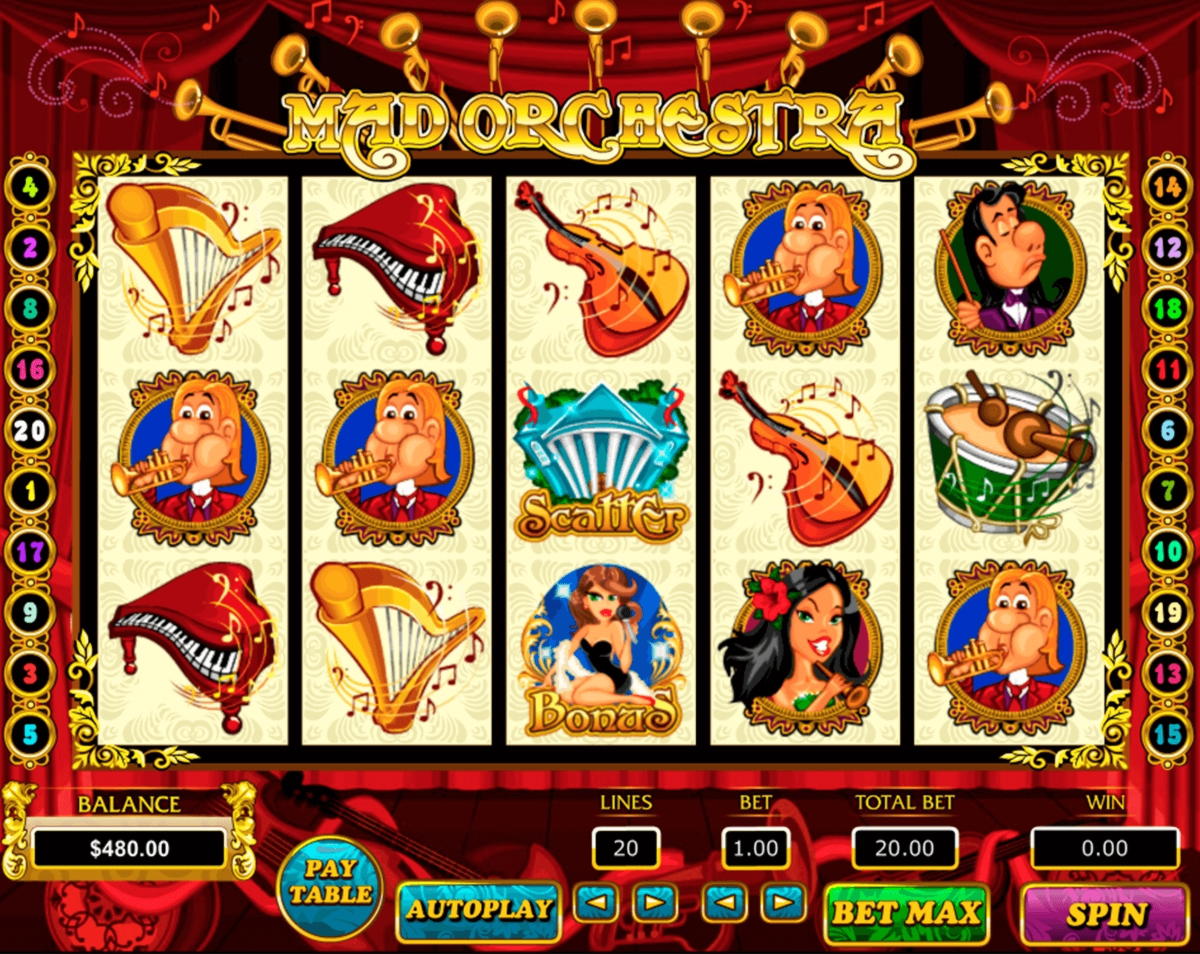Select payline number 14 marker
The image size is (1200, 954).
coord(1168,186)
